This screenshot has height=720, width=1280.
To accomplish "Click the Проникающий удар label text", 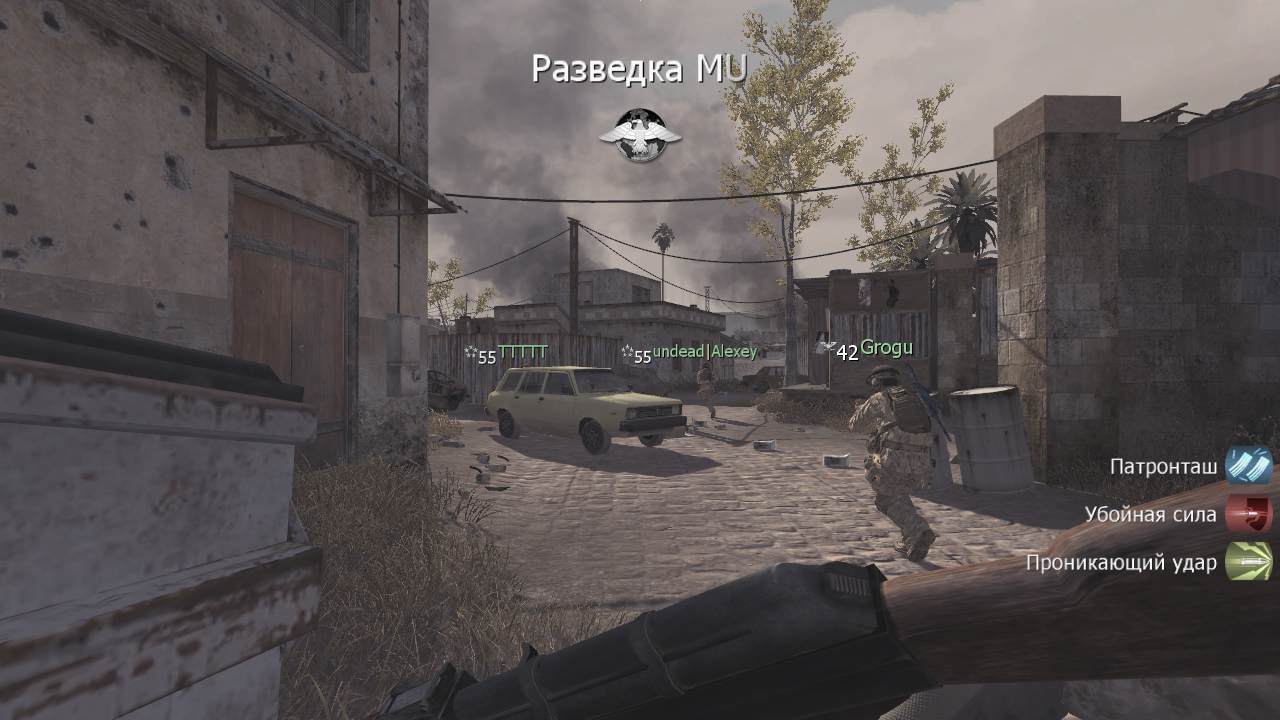I will tap(1123, 563).
